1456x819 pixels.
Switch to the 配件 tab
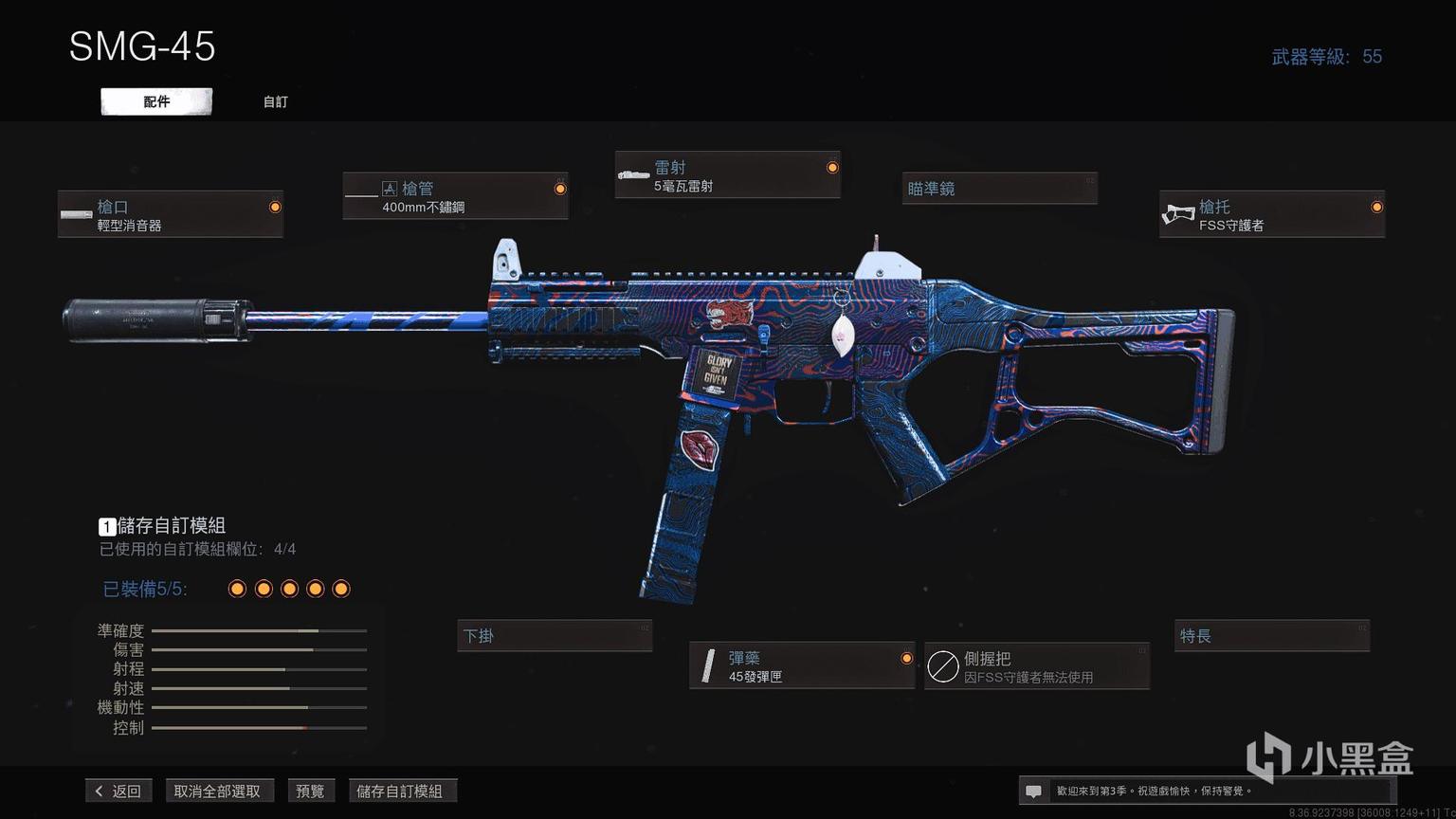(156, 101)
